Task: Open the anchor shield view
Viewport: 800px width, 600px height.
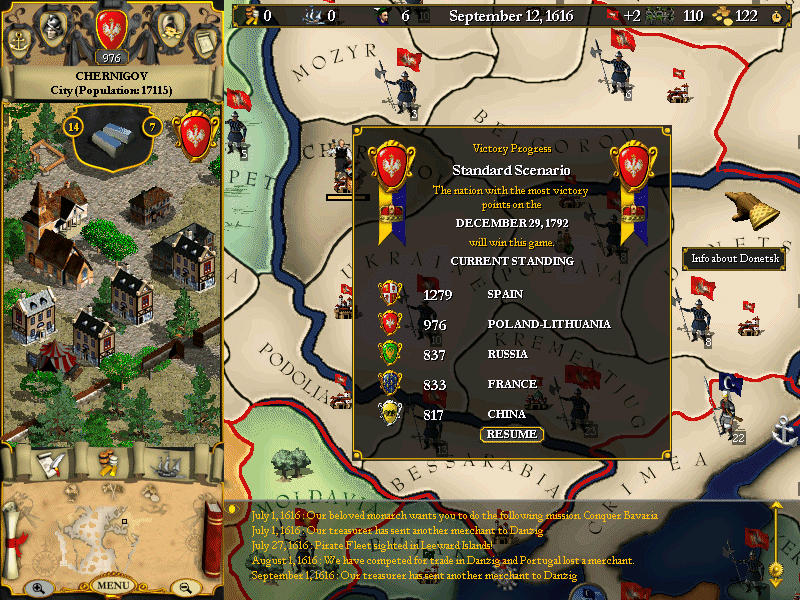Action: tap(19, 42)
